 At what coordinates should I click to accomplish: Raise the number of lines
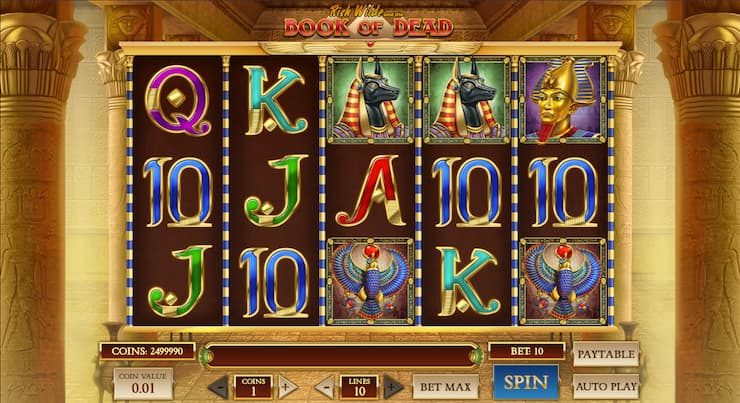point(393,387)
